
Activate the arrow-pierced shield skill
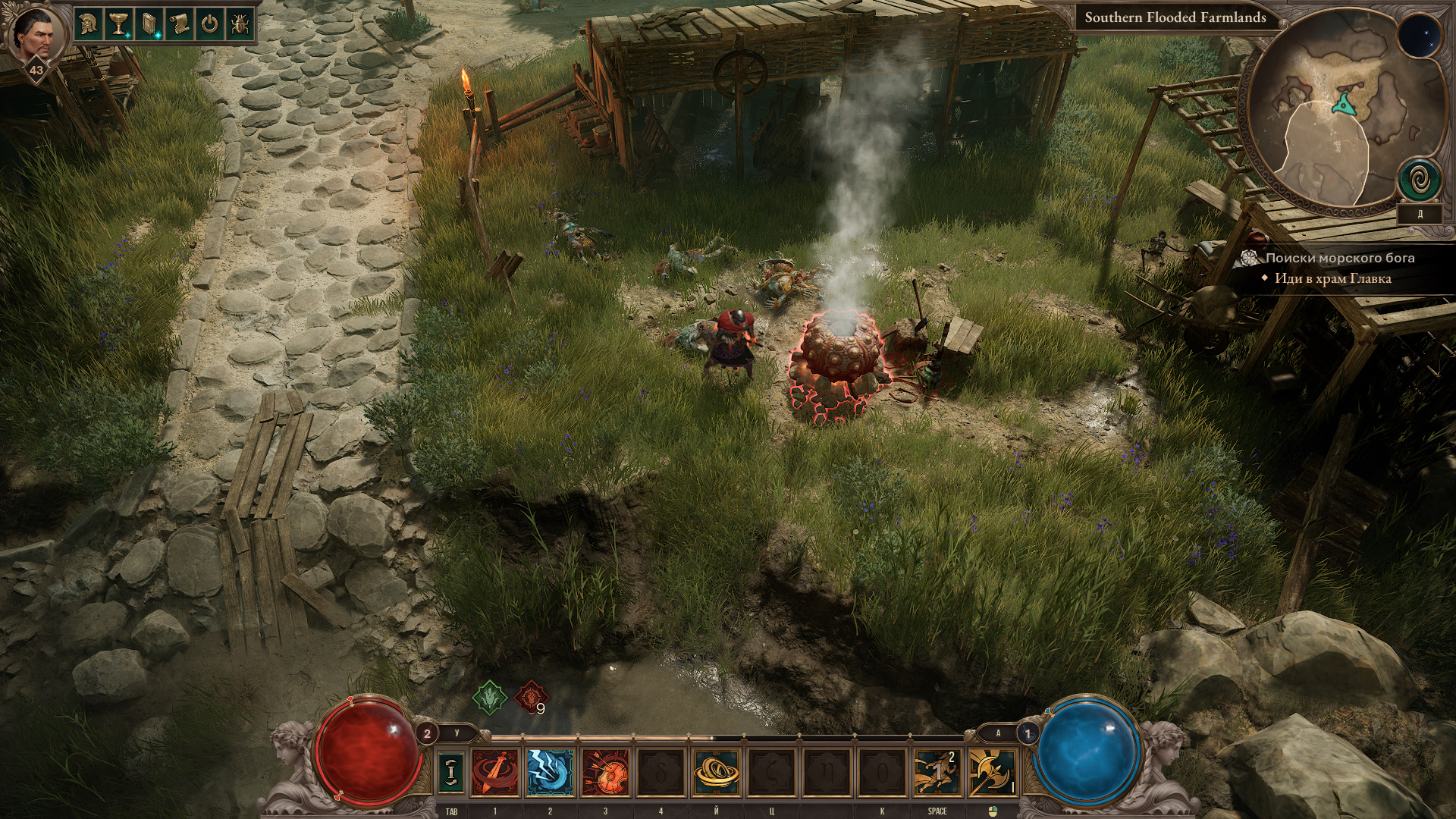tap(605, 772)
